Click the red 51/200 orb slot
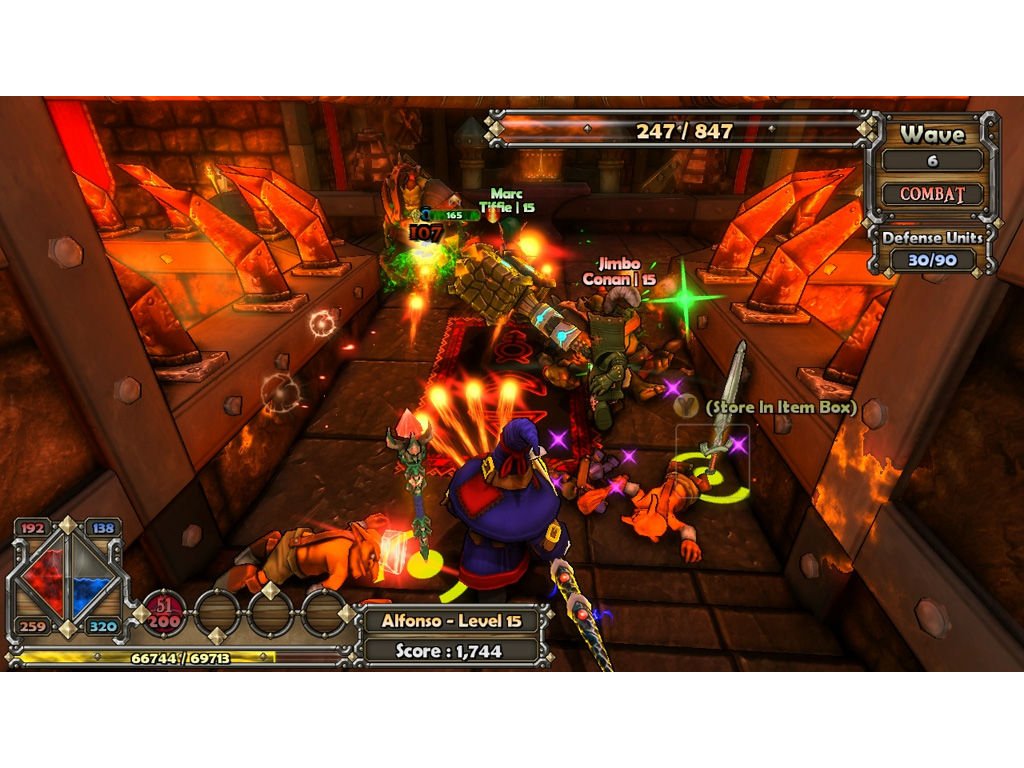Viewport: 1024px width, 768px height. [163, 614]
